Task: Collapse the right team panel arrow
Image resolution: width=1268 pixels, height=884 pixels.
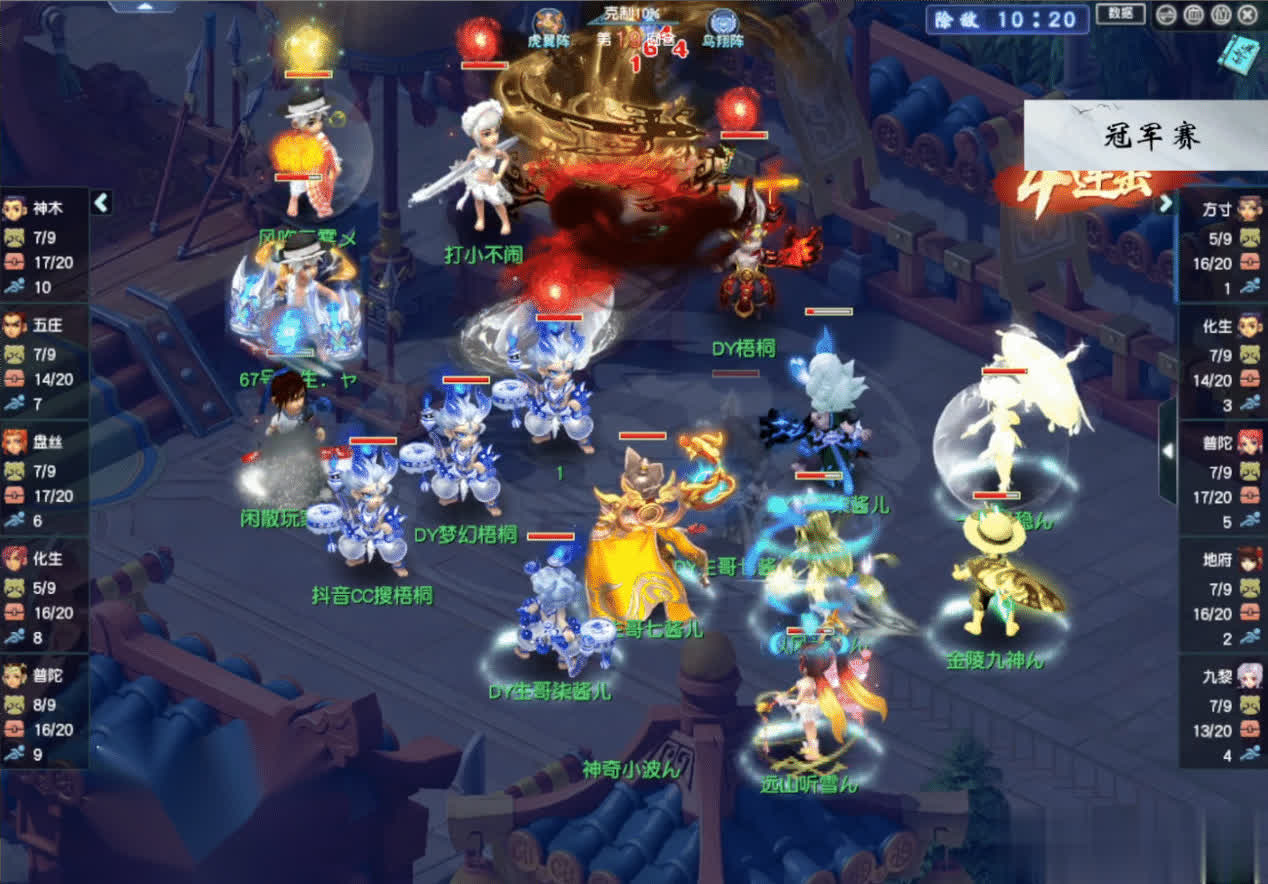Action: click(1166, 203)
